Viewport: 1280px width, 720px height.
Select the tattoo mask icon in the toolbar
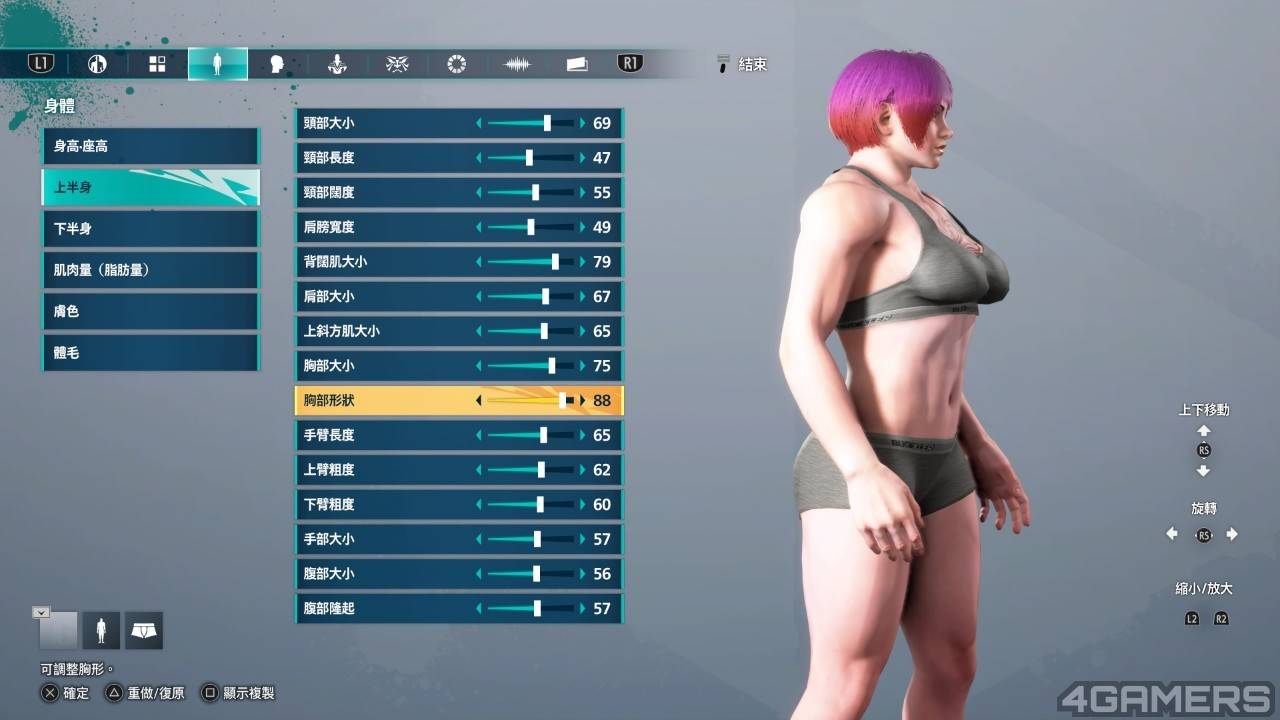[397, 63]
